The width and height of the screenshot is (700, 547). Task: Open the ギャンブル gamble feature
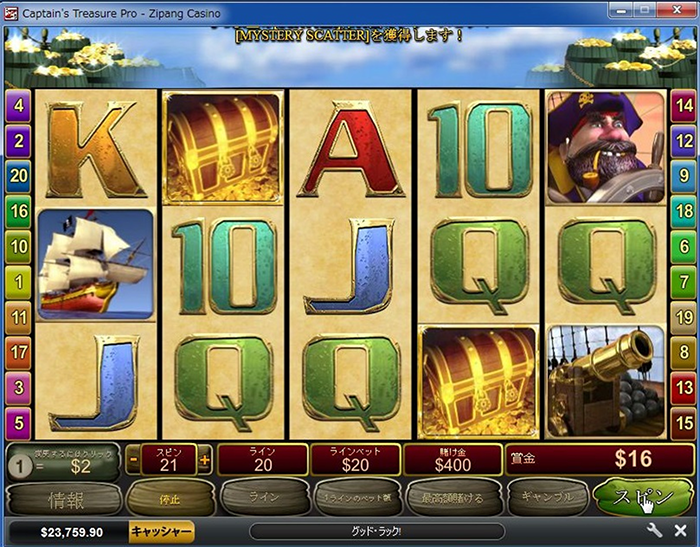coord(546,496)
